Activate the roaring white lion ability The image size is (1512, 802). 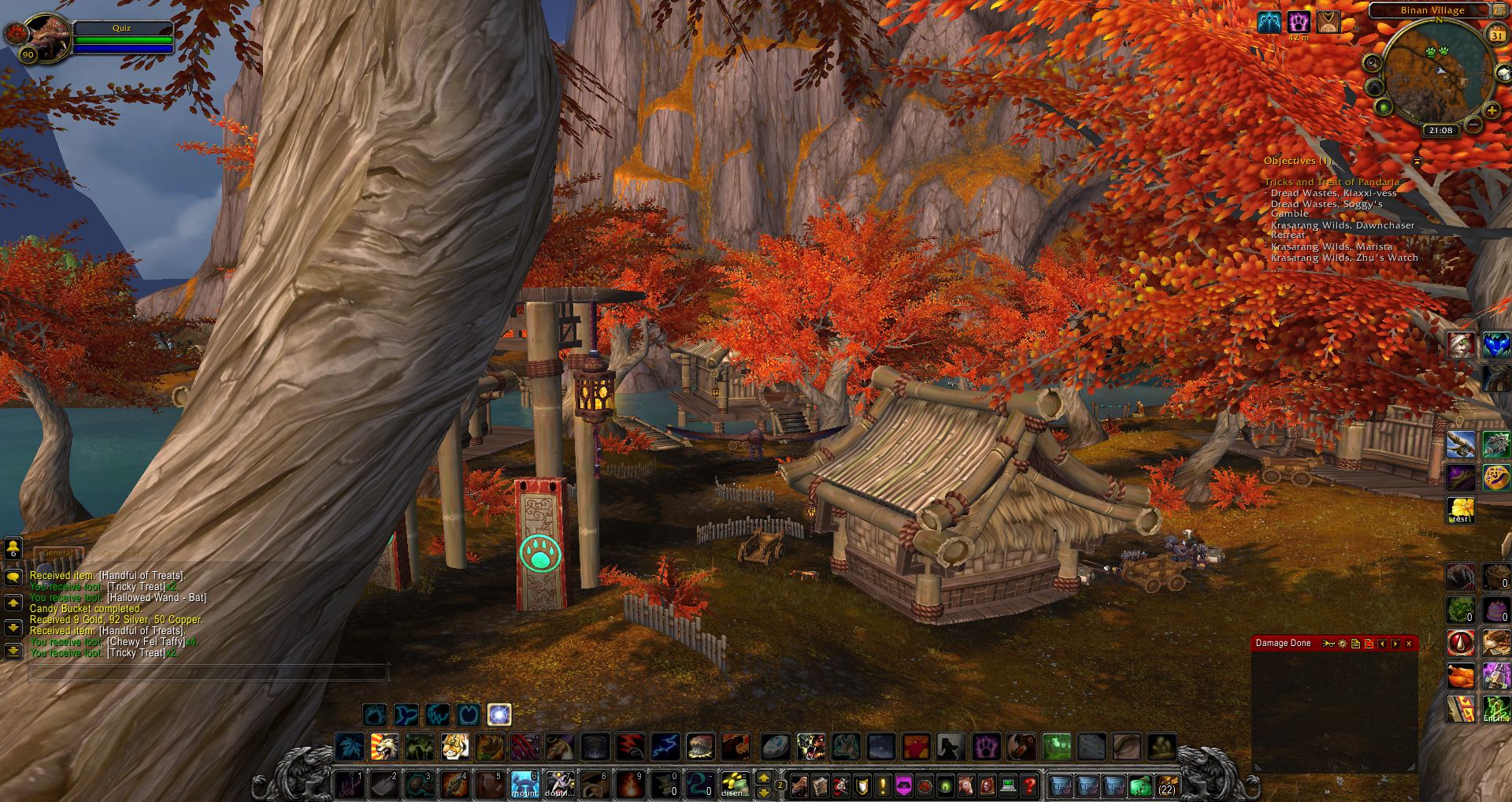pyautogui.click(x=385, y=745)
